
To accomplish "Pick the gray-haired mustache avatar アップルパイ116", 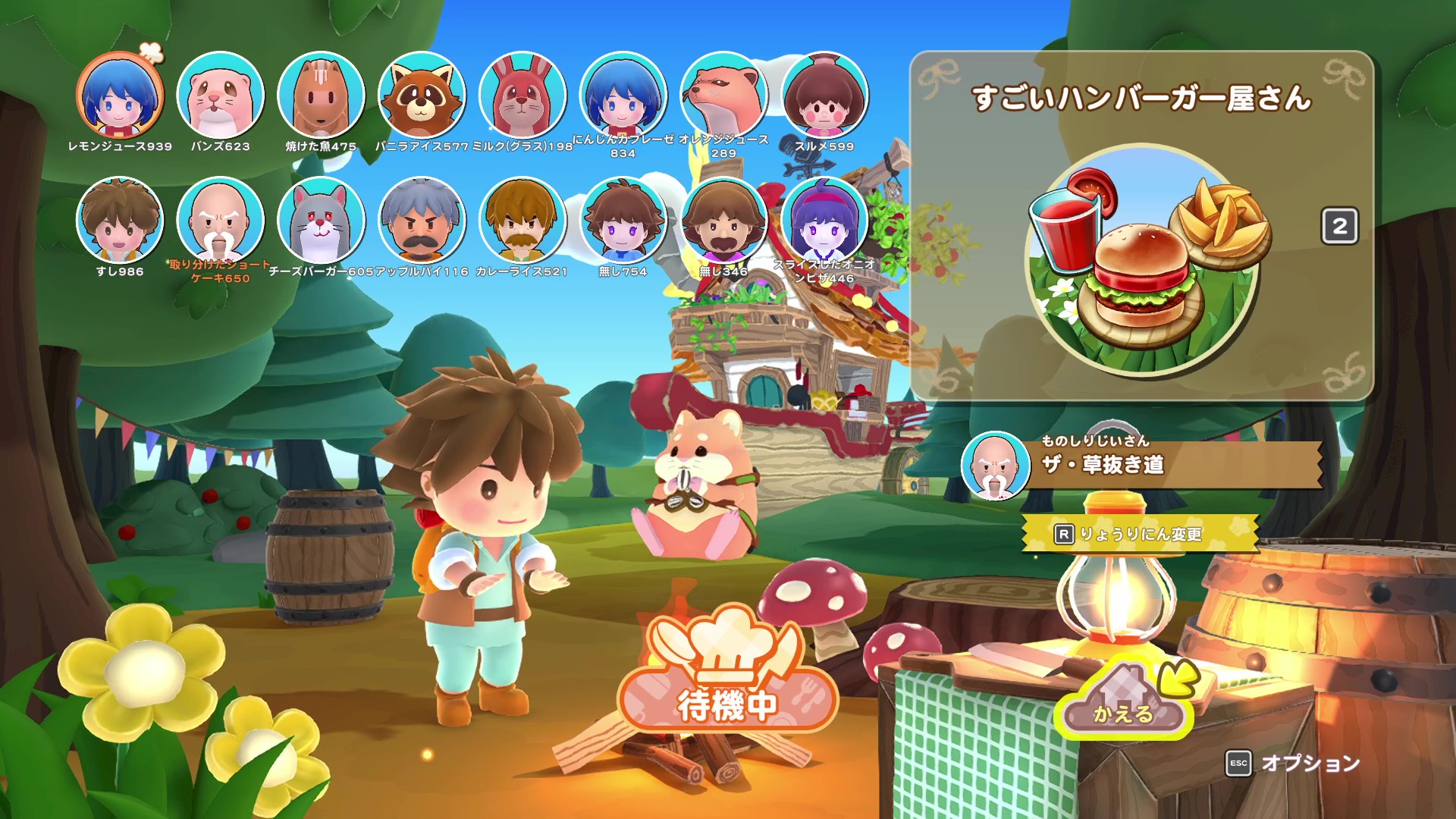I will [x=422, y=221].
